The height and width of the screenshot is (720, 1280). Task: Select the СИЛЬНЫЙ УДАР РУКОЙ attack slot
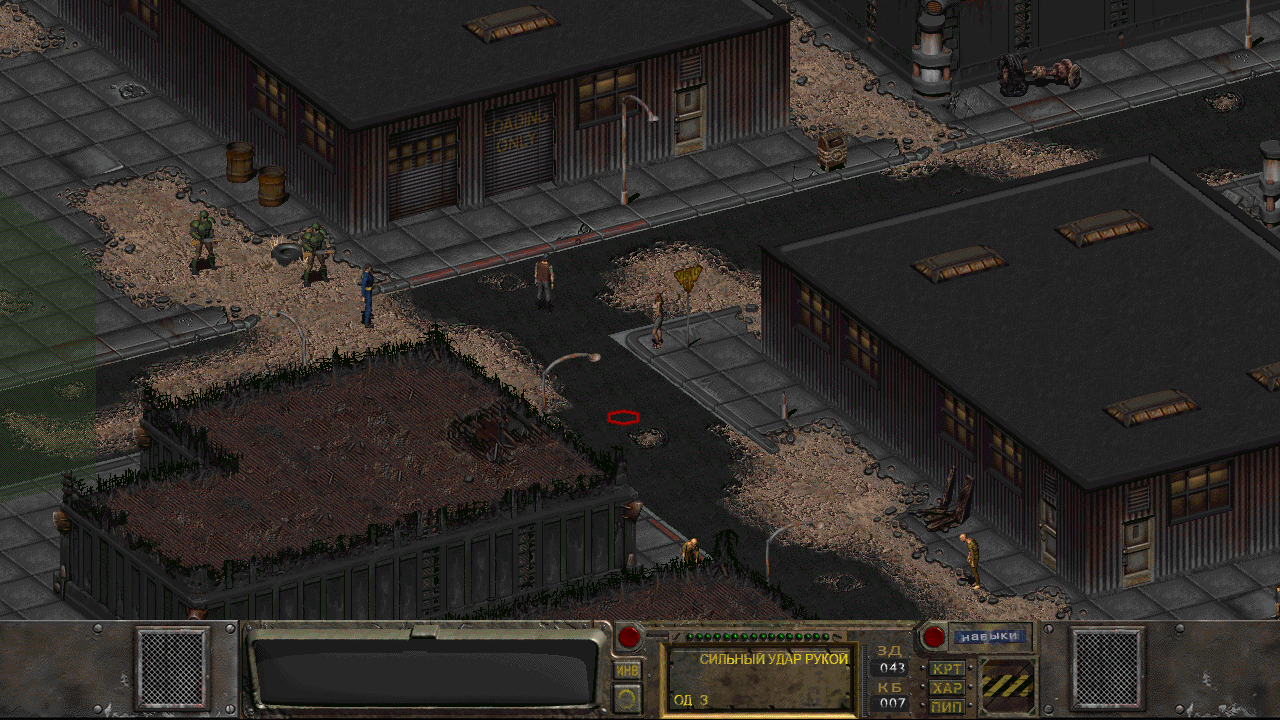(760, 679)
